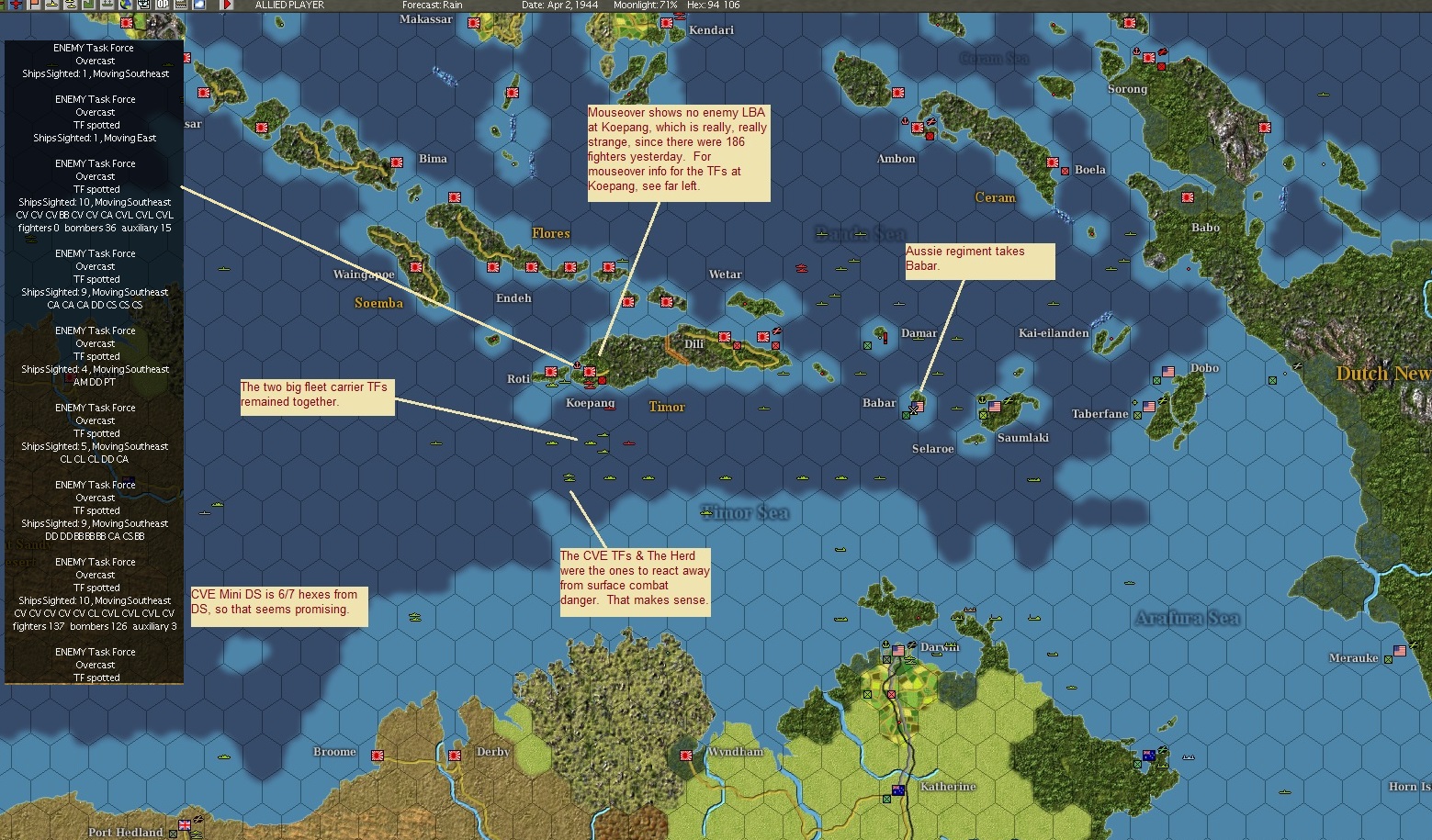Screen dimensions: 1432x840
Task: Click the green land-unit toolbar icon
Action: (x=90, y=6)
